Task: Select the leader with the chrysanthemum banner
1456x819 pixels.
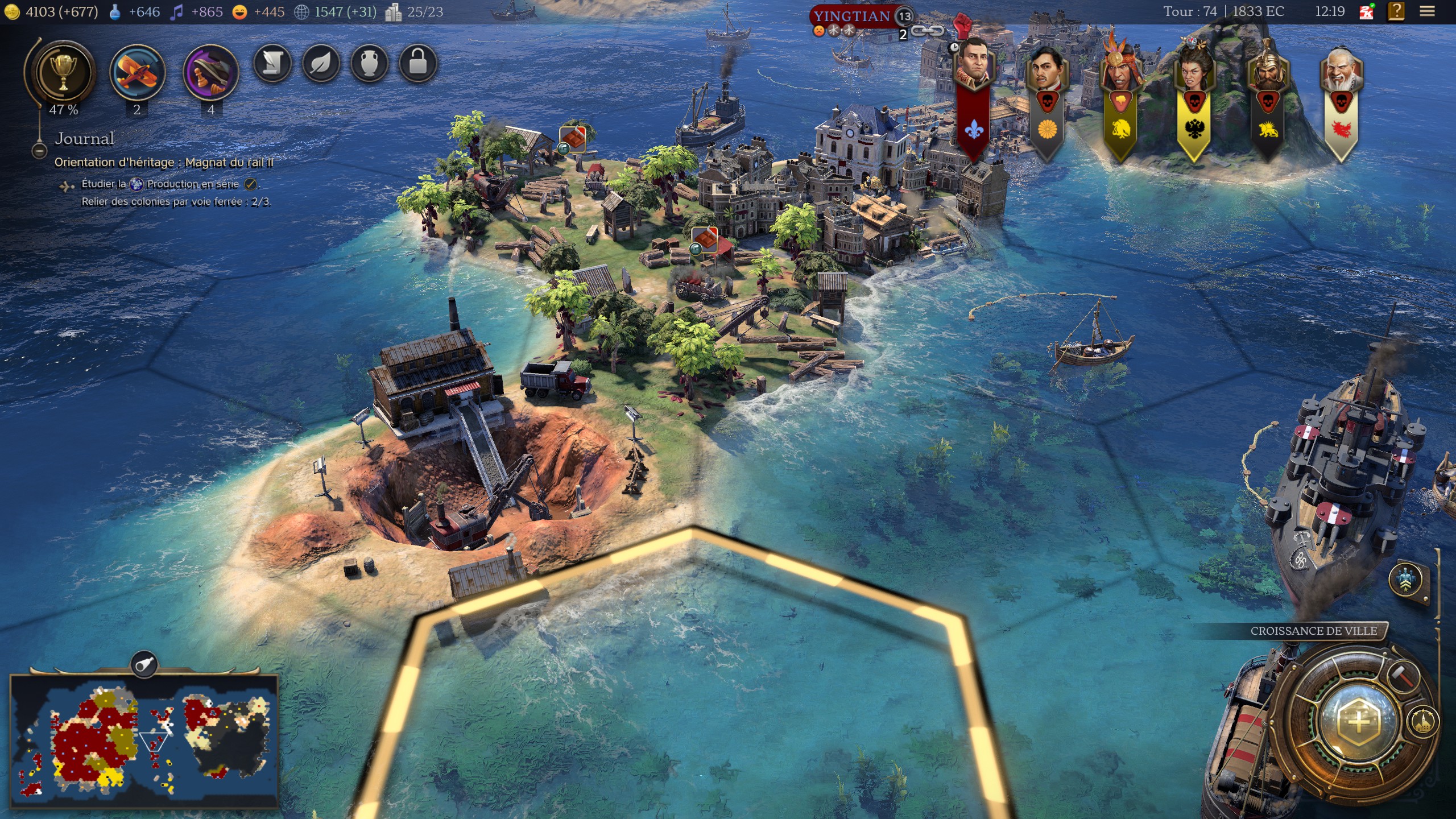Action: coord(1046,71)
